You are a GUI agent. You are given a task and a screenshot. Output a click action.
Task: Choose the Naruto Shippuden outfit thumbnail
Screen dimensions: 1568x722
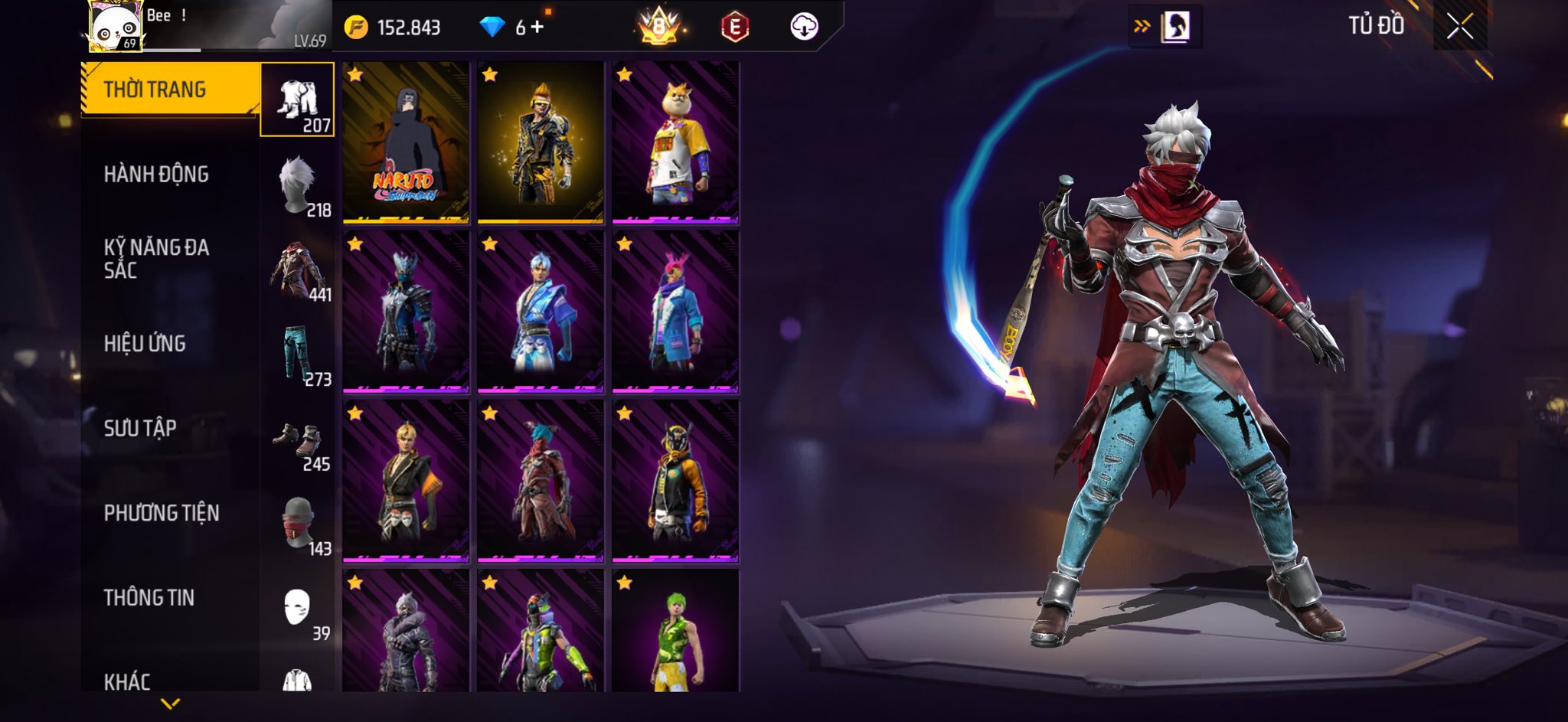406,143
